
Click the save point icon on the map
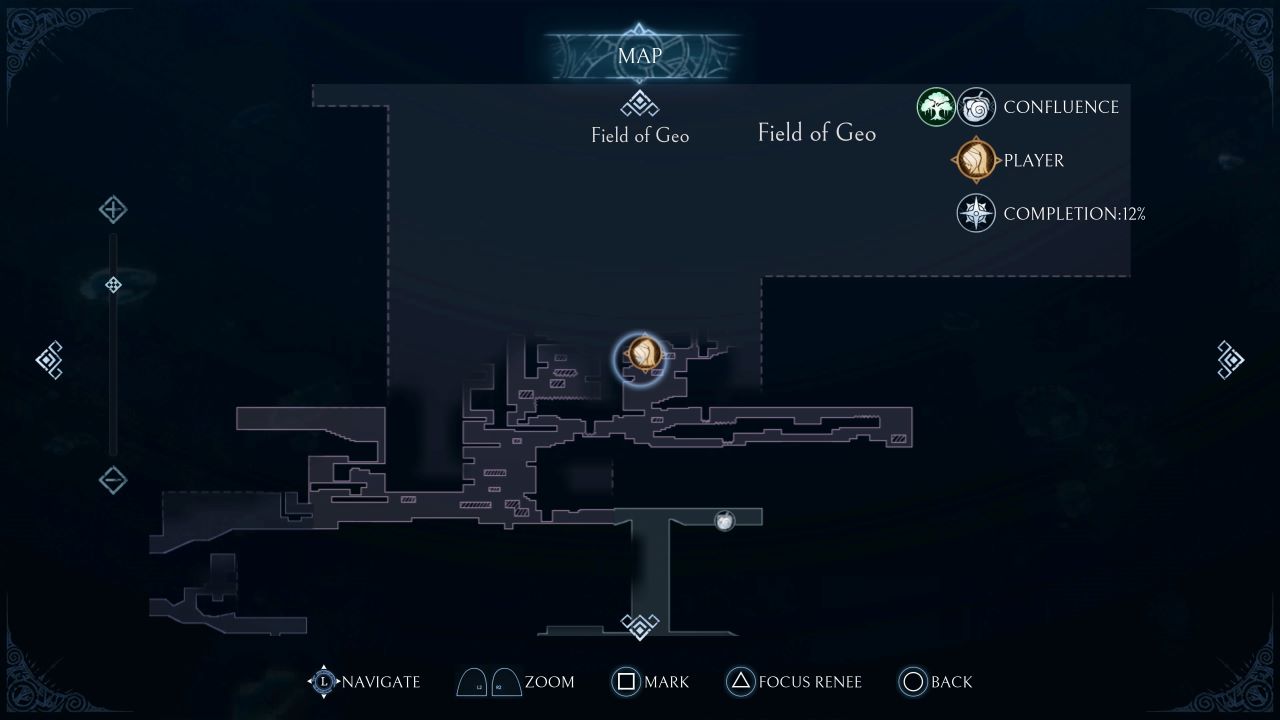724,520
